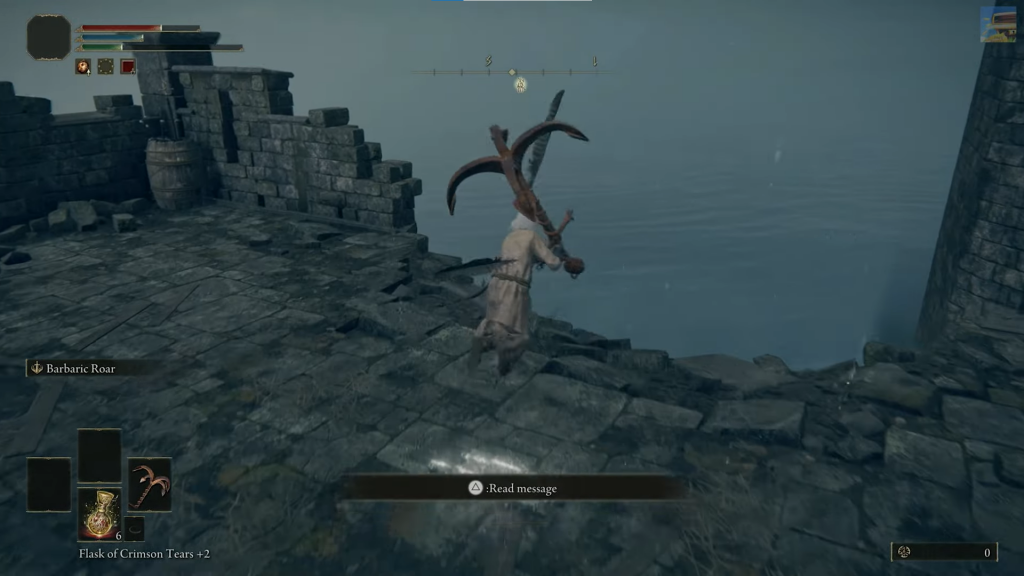Click the orange orb status buff icon

click(x=84, y=67)
